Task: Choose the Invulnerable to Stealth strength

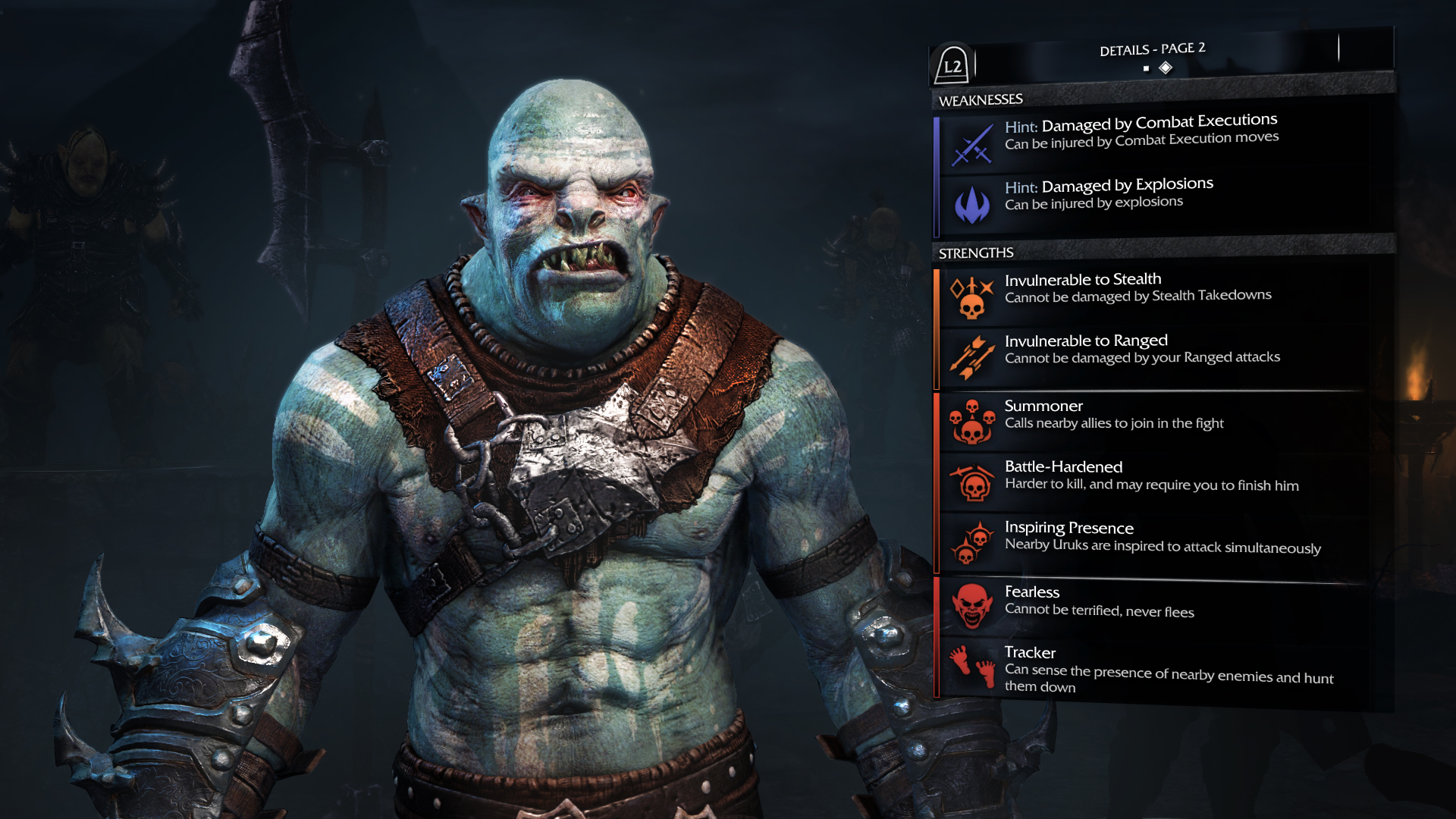Action: click(1137, 287)
